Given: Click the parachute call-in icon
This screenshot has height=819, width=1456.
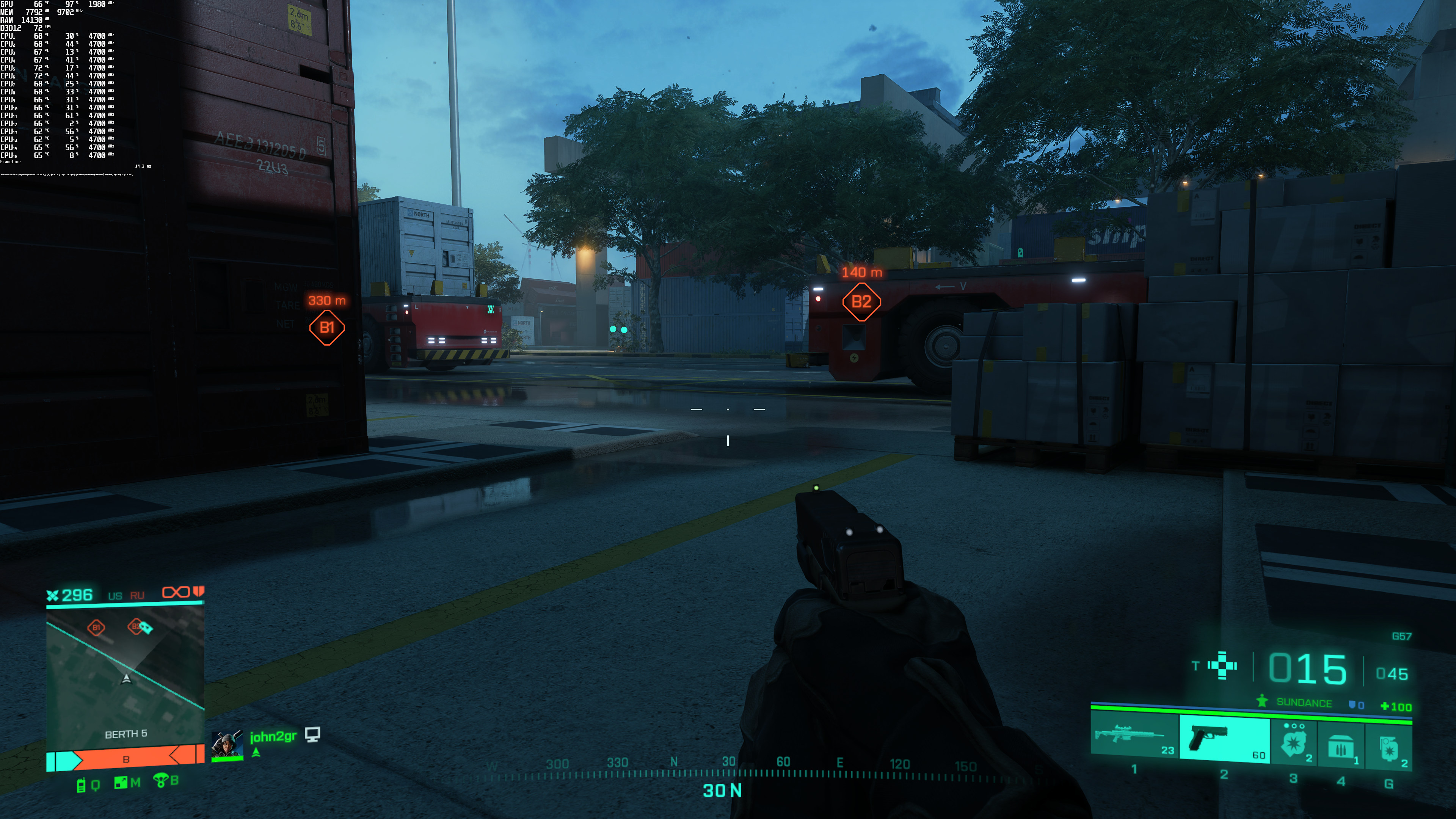Looking at the screenshot, I should coord(160,781).
